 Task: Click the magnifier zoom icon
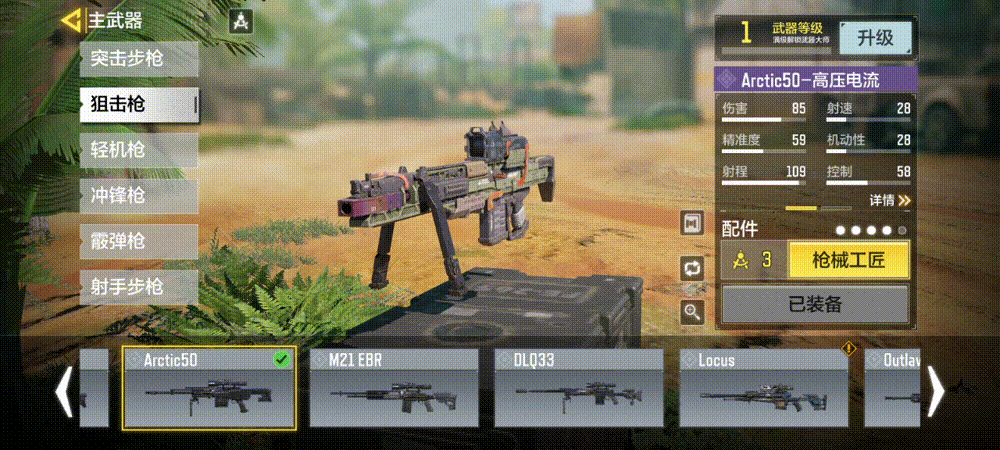[x=692, y=312]
